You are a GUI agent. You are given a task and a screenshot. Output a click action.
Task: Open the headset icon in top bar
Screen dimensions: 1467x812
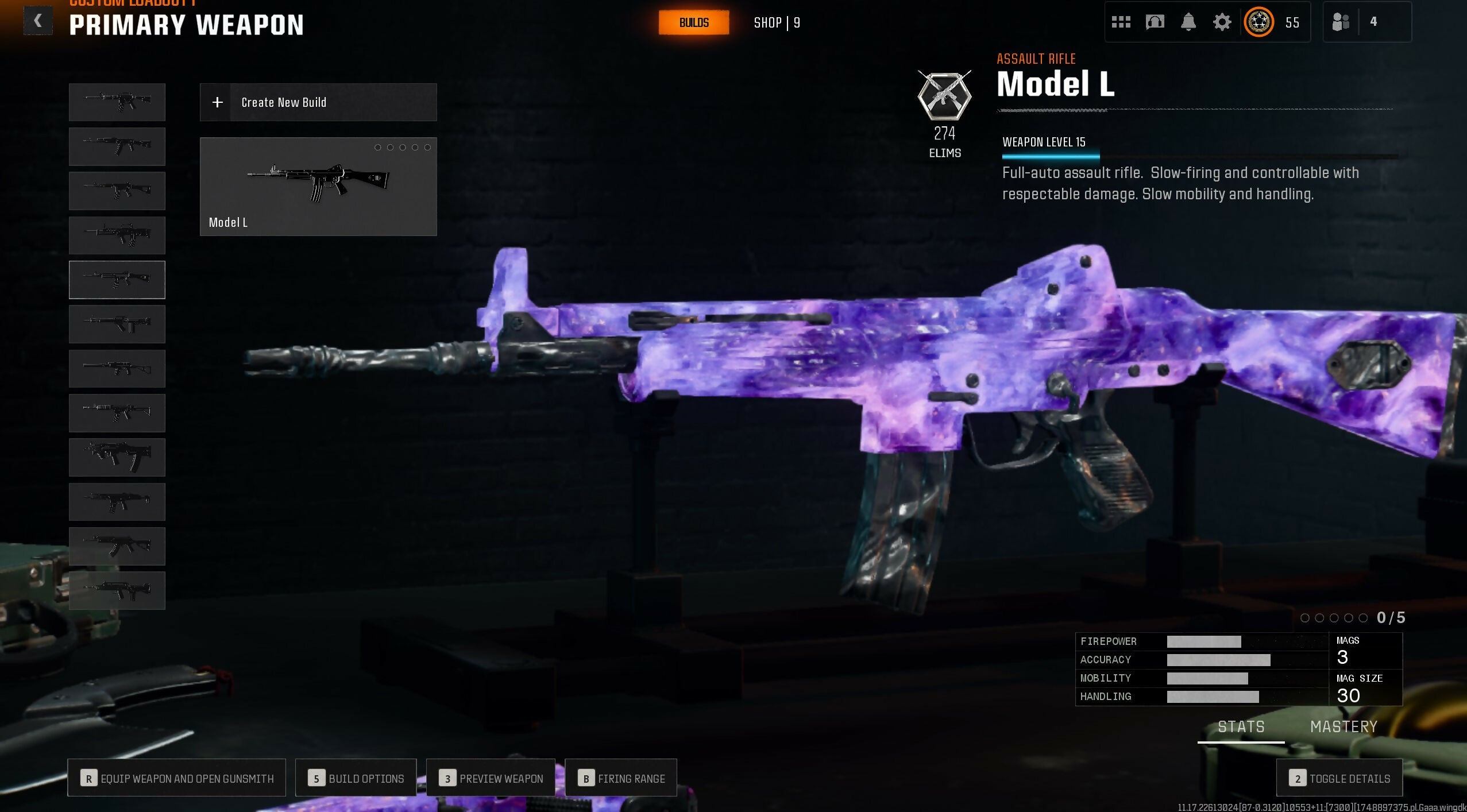coord(1155,22)
